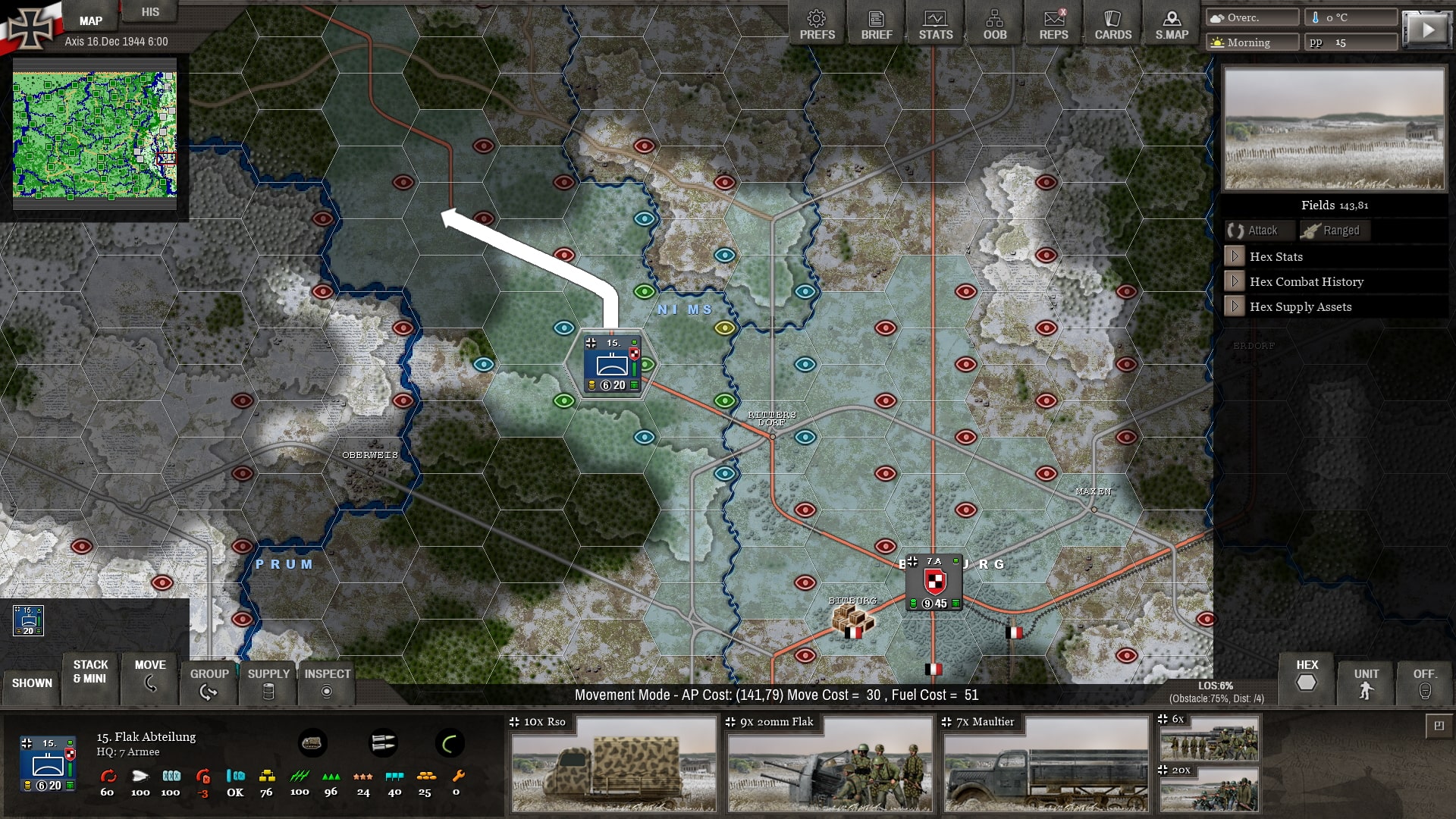Open the BRIEF briefing screen

[876, 25]
